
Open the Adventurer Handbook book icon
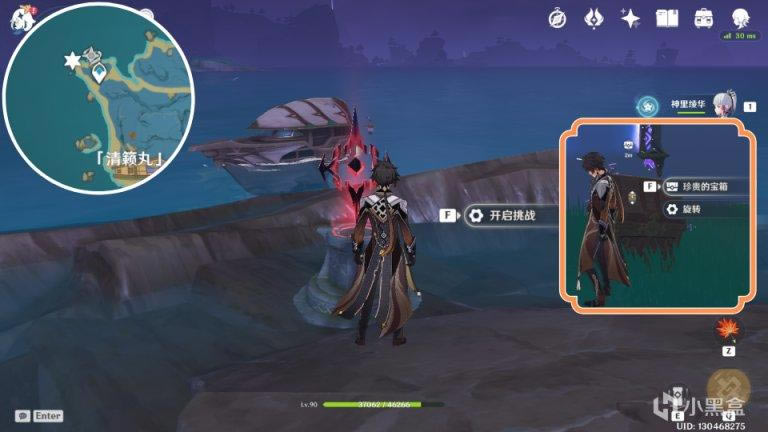[666, 18]
